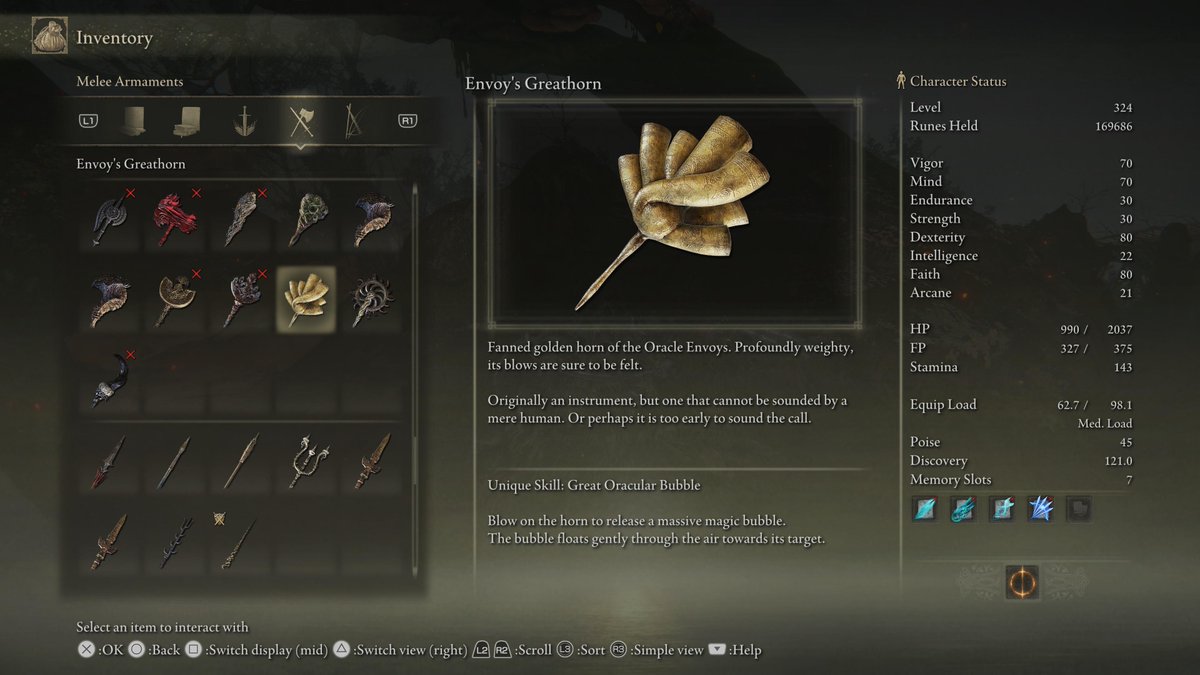This screenshot has height=675, width=1200.
Task: Click the blue spike burst spell icon
Action: coord(1041,509)
